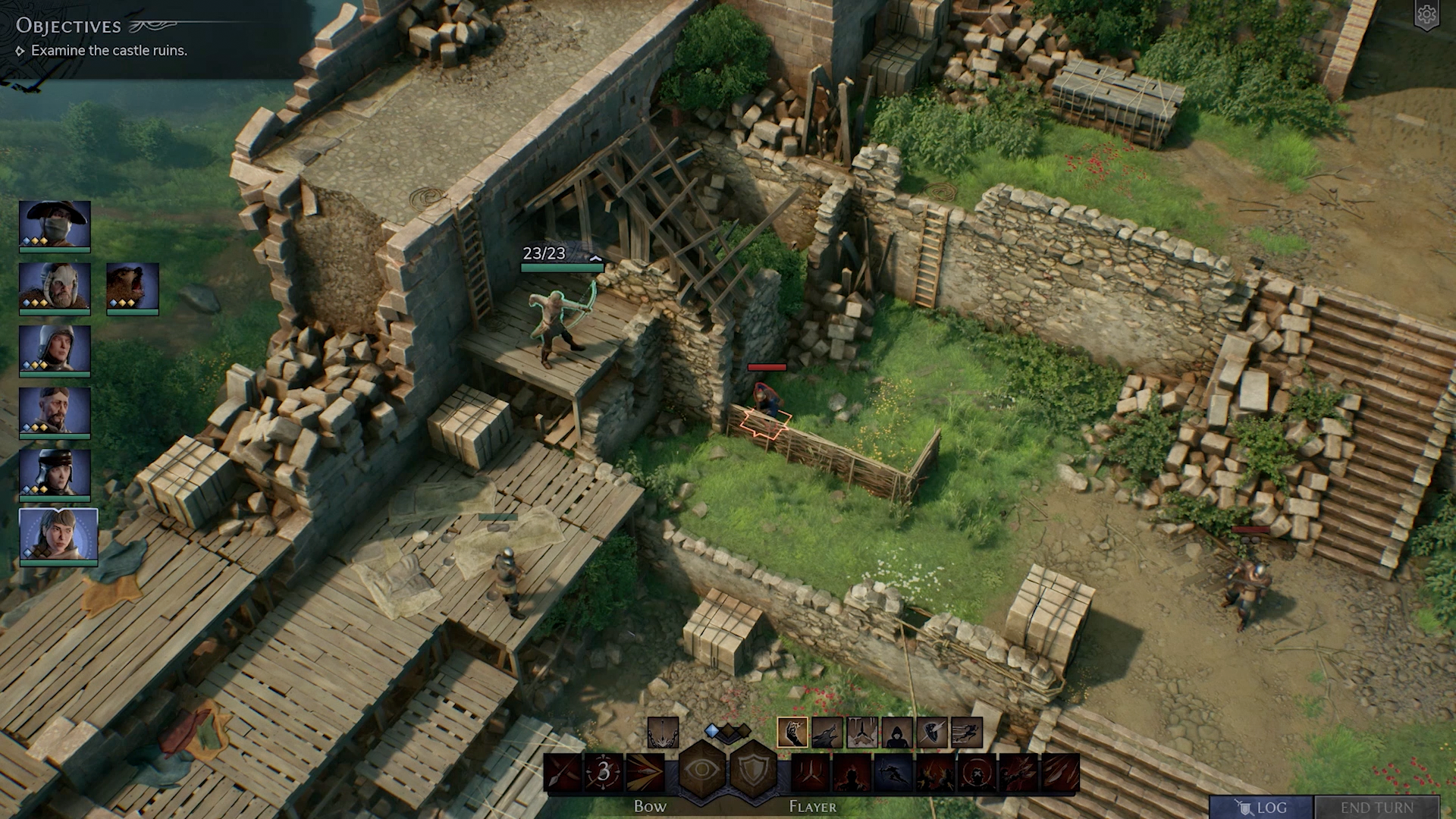Use the leaping archer Flayer ability
Screen dimensions: 1456x819
(x=893, y=773)
